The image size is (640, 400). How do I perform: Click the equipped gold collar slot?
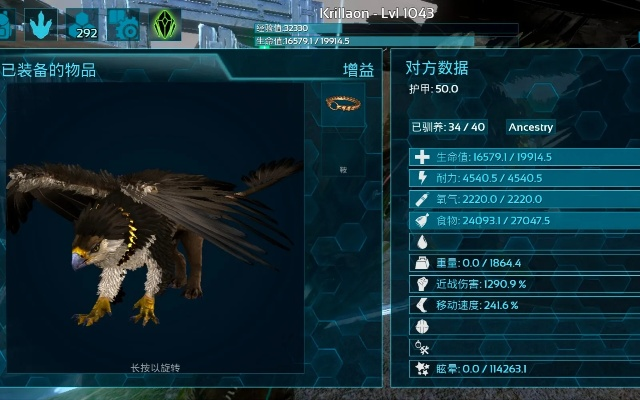click(342, 103)
